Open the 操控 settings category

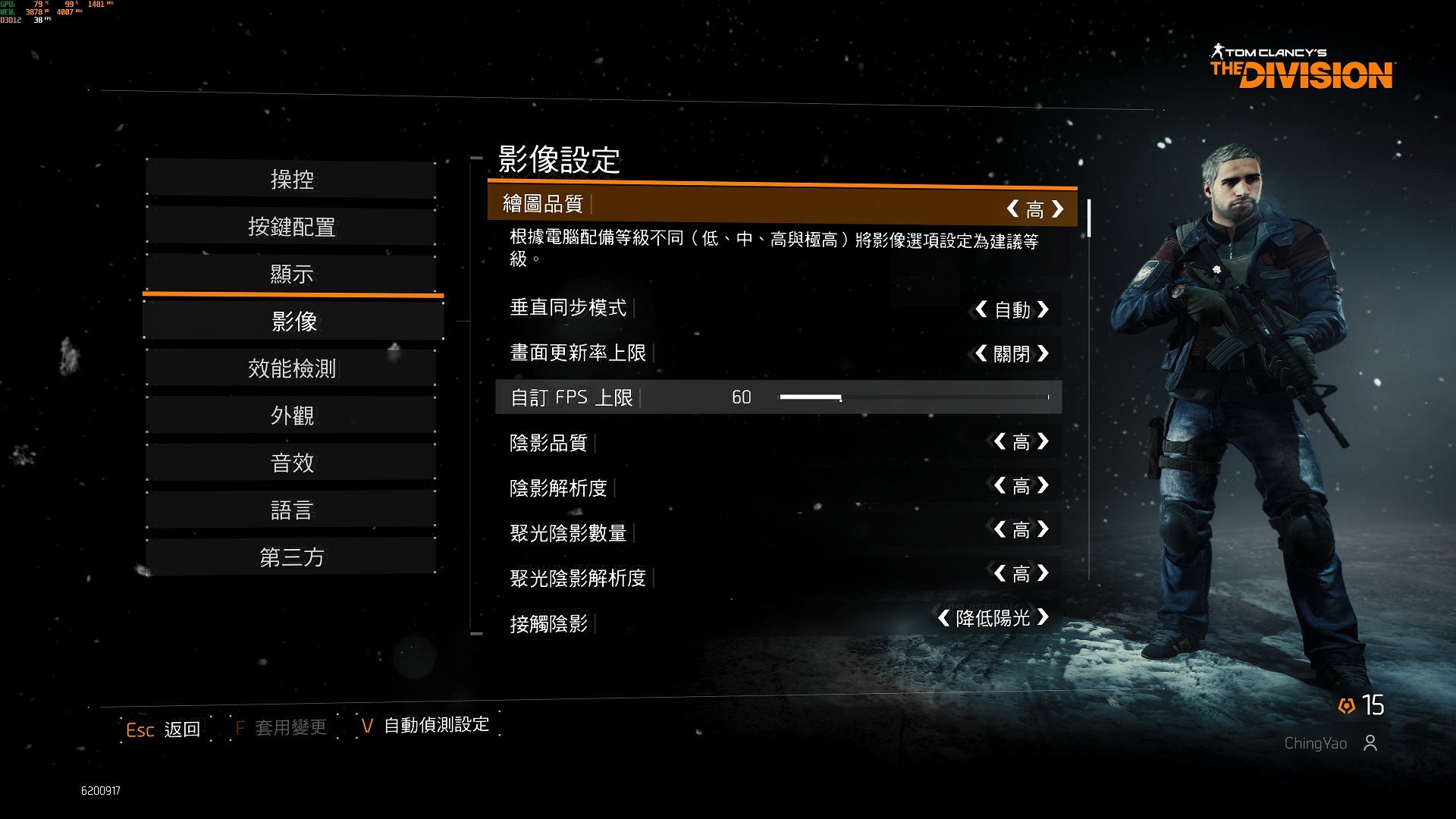coord(292,180)
